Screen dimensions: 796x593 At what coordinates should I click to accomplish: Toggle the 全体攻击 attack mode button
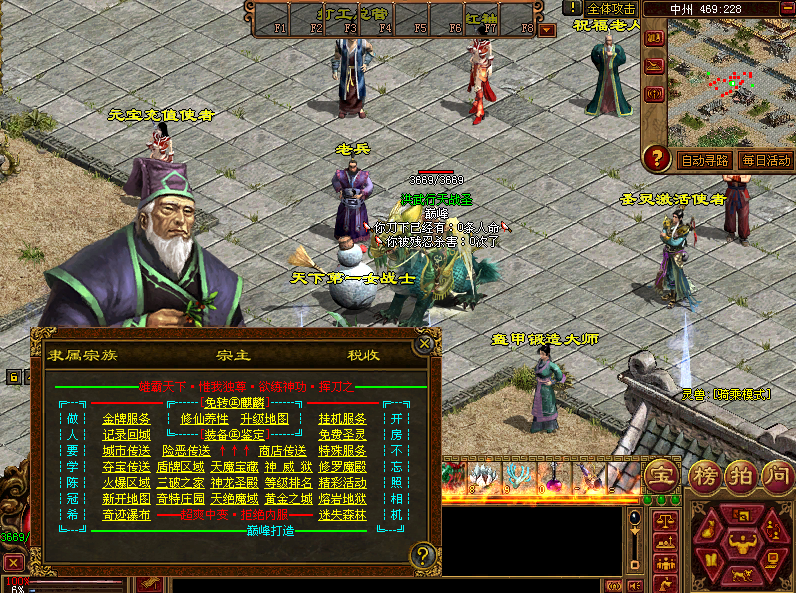click(612, 8)
